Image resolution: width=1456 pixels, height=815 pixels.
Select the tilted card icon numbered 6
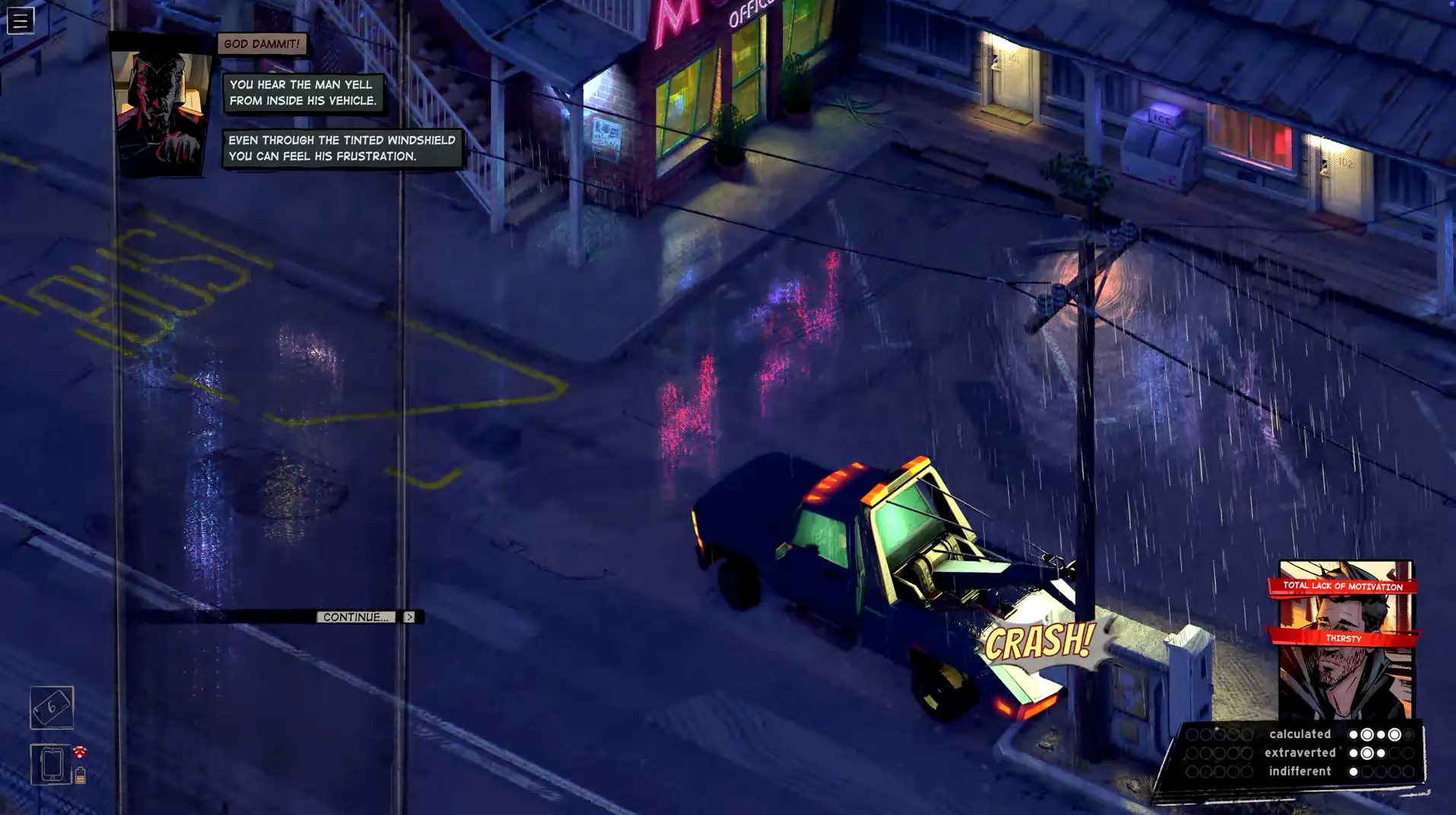(x=52, y=707)
